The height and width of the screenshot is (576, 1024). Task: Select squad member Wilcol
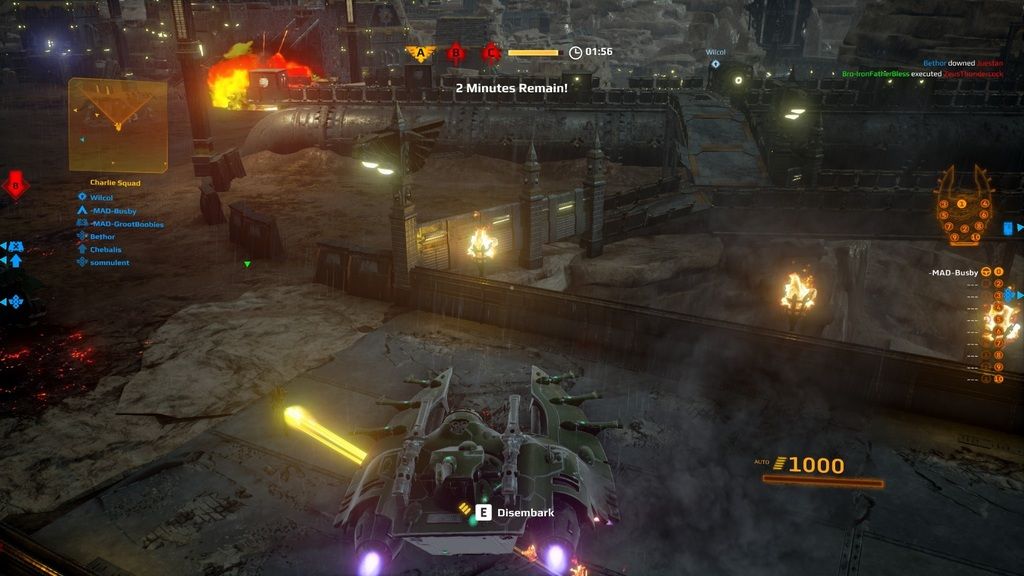point(101,198)
